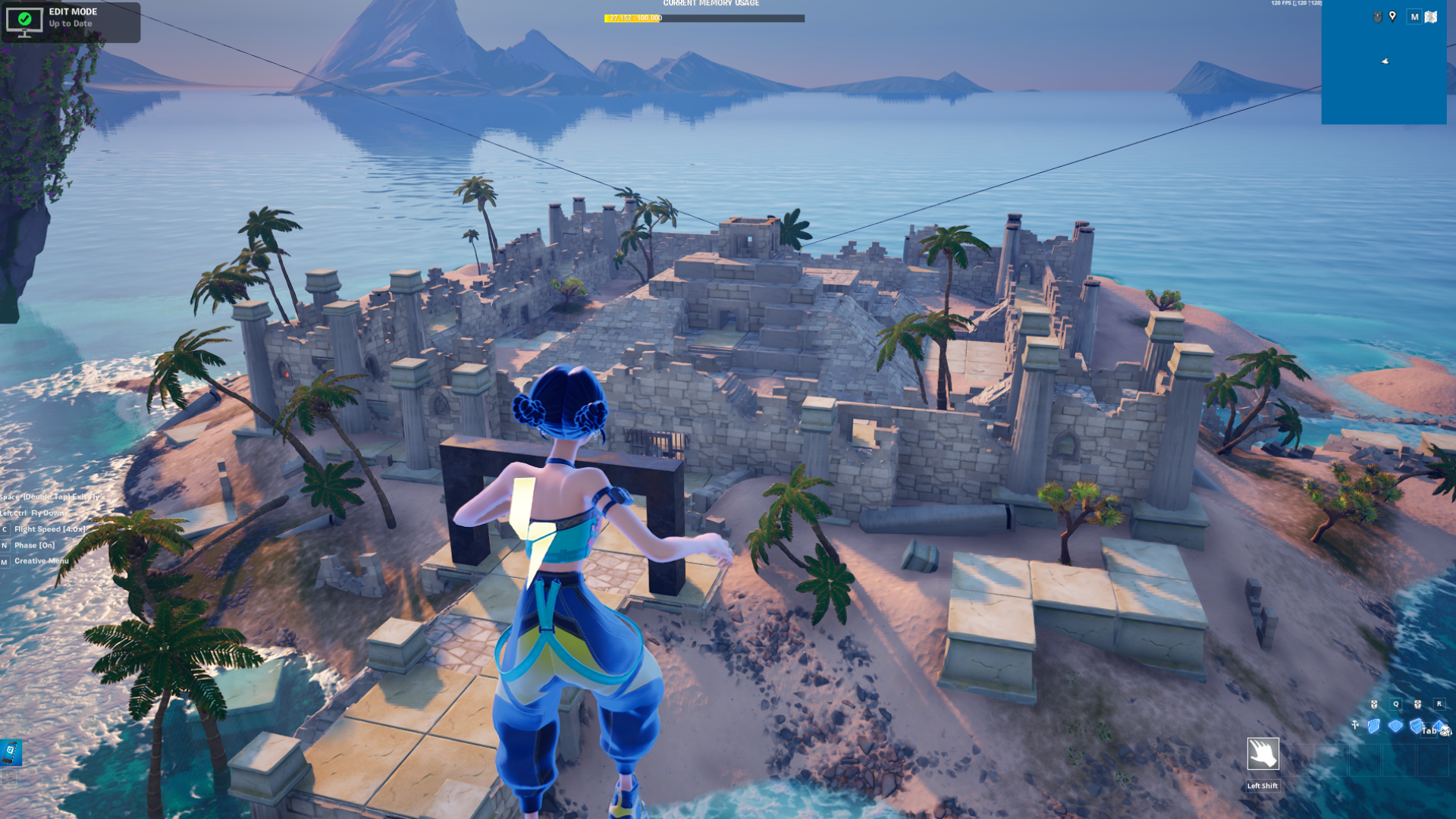Select the stairs build piece icon

tap(1416, 726)
